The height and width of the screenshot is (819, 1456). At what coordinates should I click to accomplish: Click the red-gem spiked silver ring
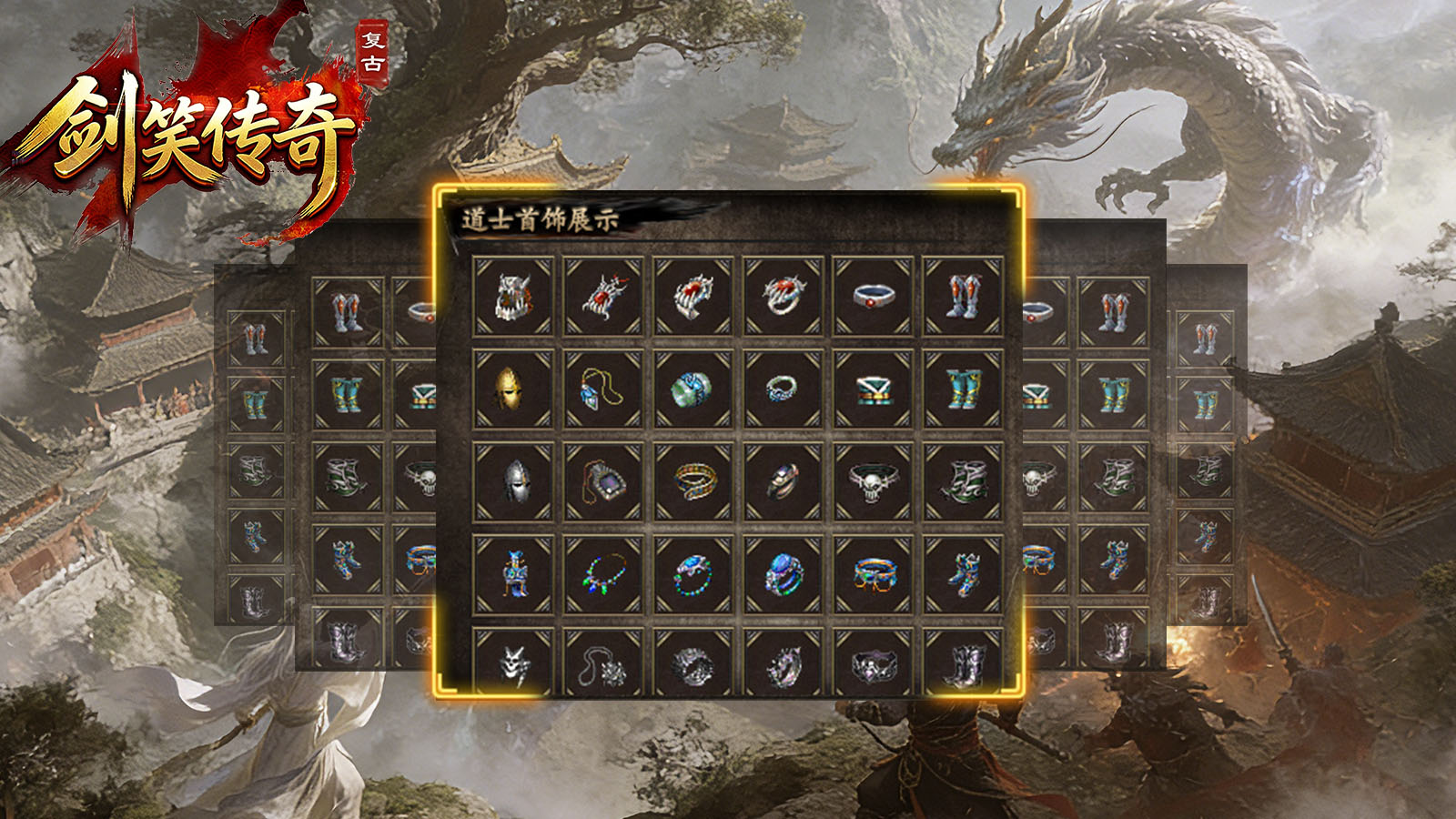[x=783, y=297]
